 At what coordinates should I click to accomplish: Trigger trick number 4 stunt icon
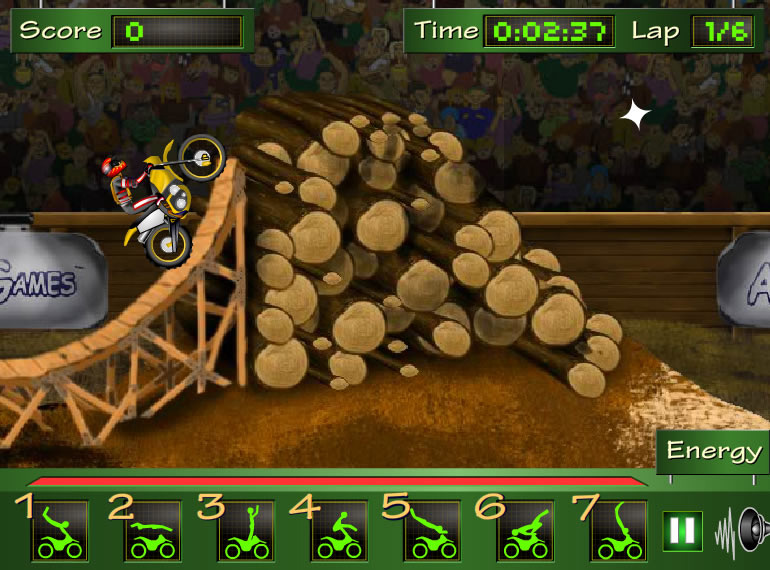tap(339, 530)
